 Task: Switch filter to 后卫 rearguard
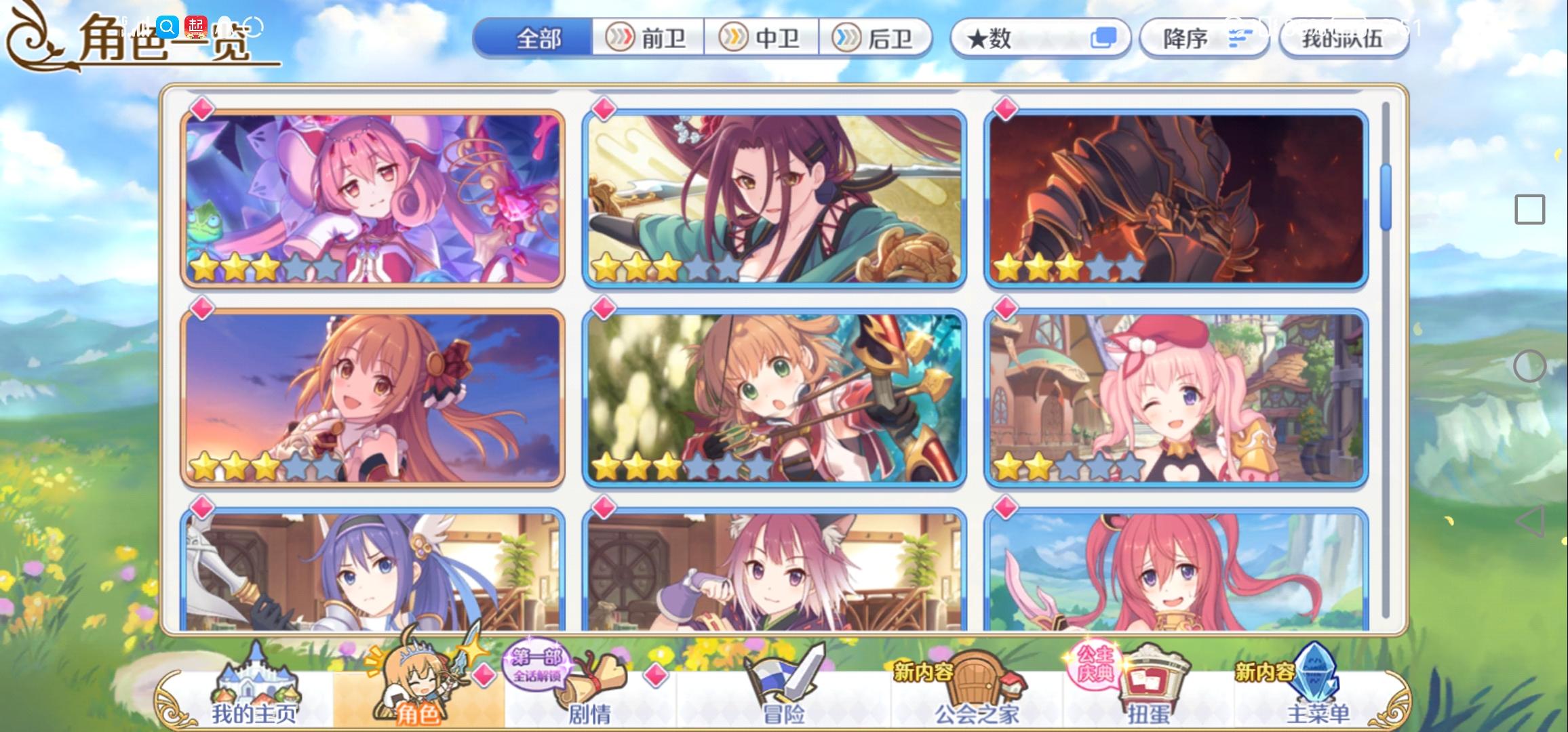[875, 39]
